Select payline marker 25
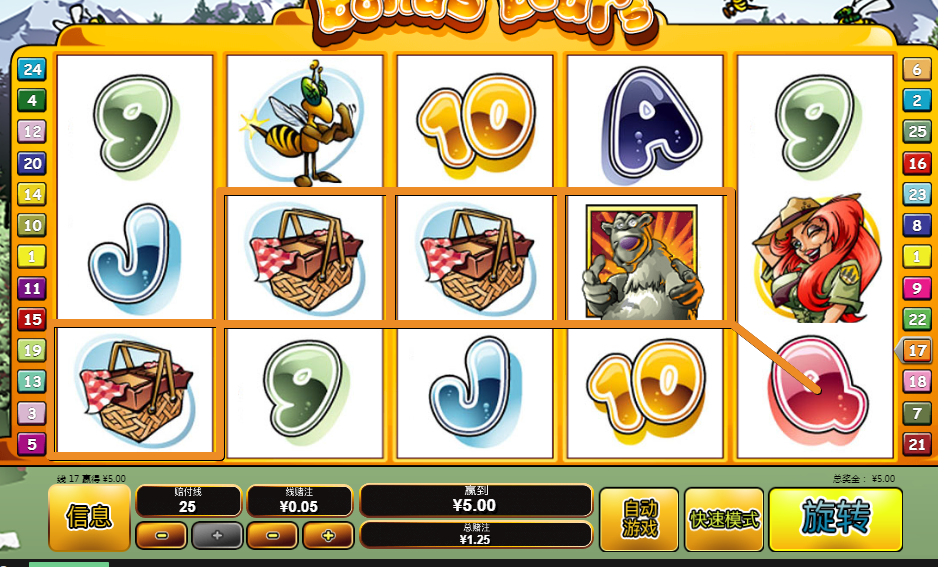The width and height of the screenshot is (938, 567). coord(916,131)
